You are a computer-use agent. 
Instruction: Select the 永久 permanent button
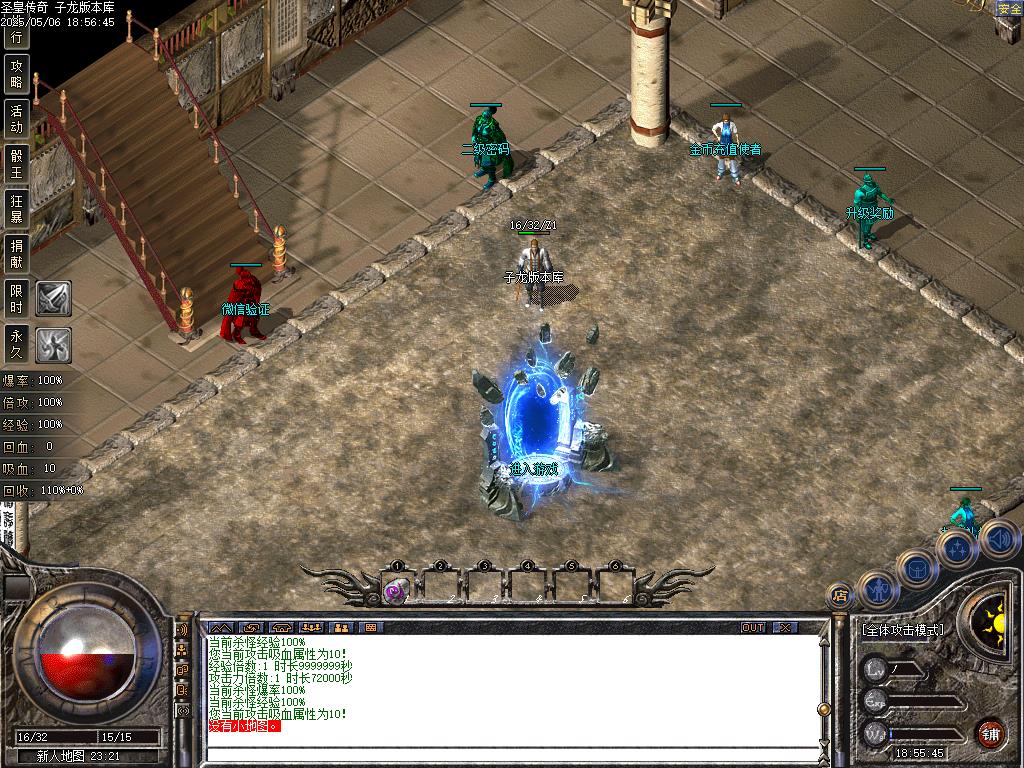[16, 343]
